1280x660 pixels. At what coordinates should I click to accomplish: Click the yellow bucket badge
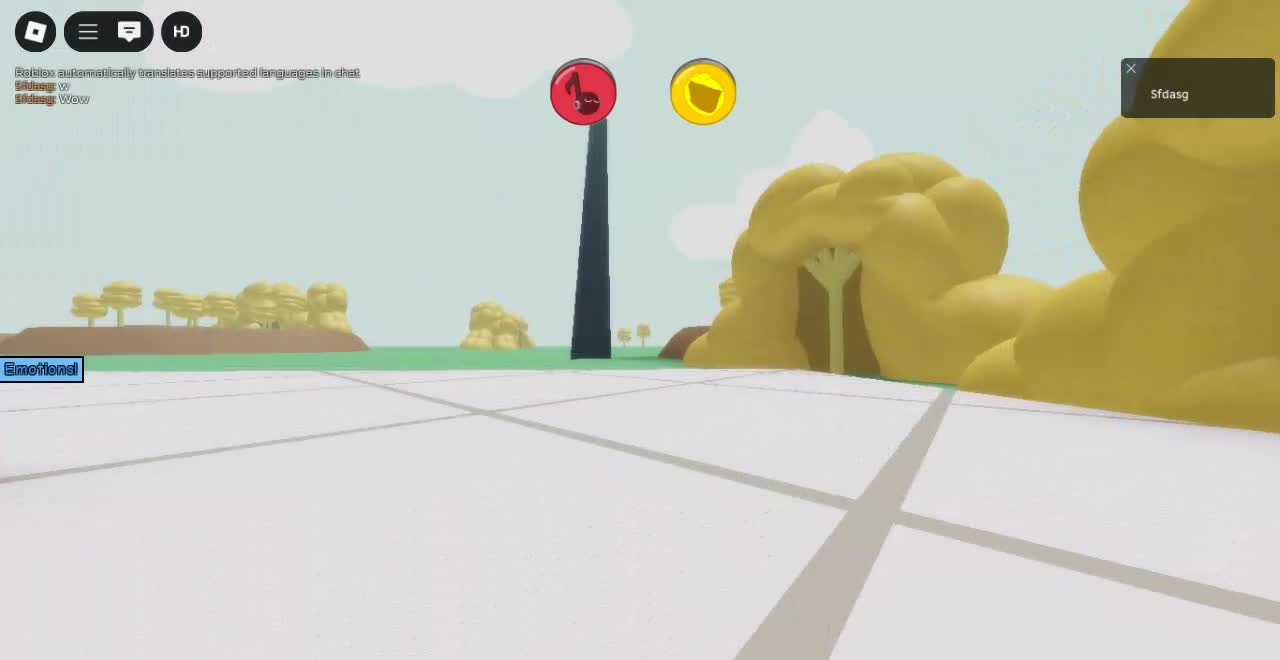click(x=703, y=93)
